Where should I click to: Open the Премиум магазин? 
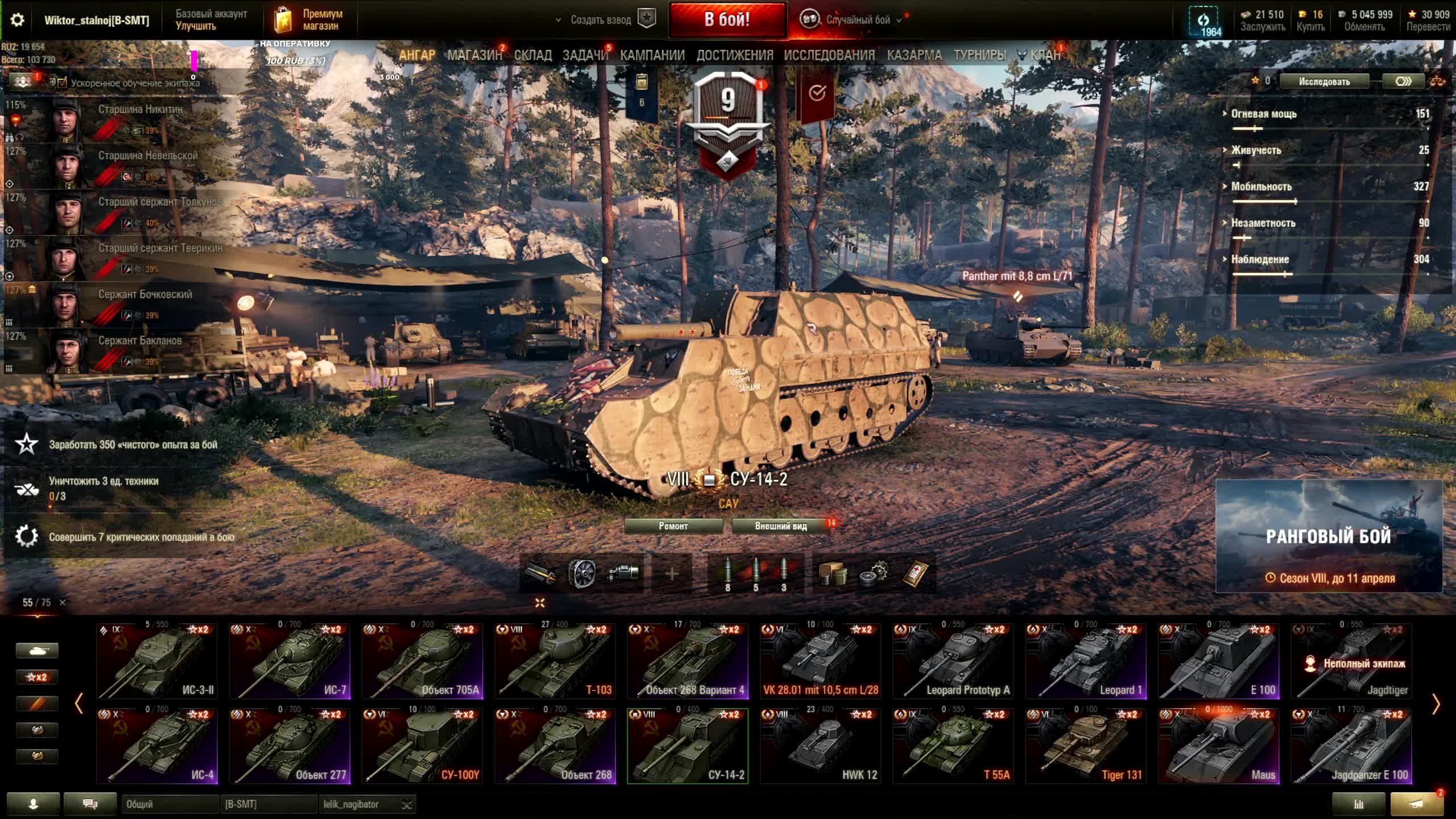[x=310, y=20]
